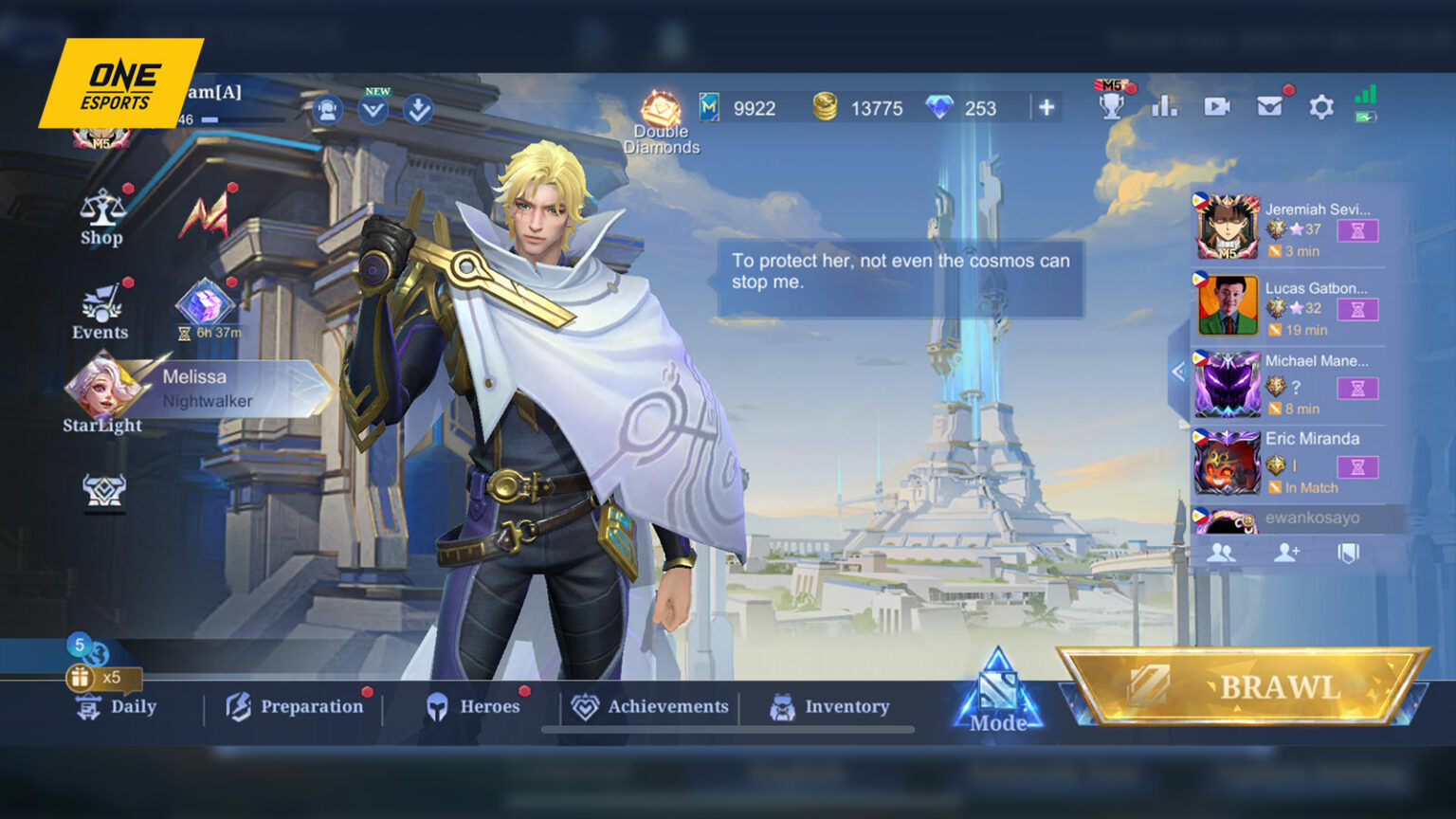Open the Inventory menu

830,706
